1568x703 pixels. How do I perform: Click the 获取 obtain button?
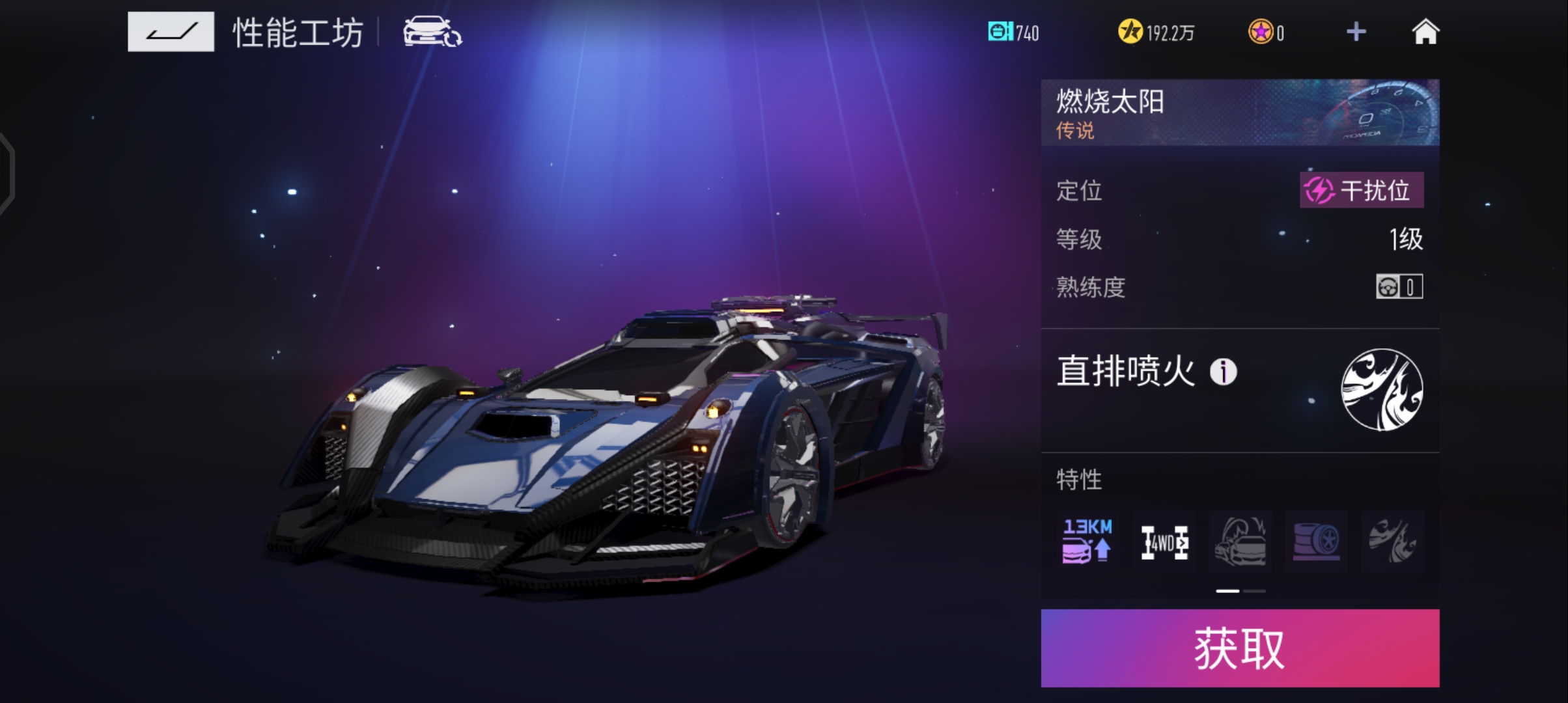click(x=1239, y=648)
